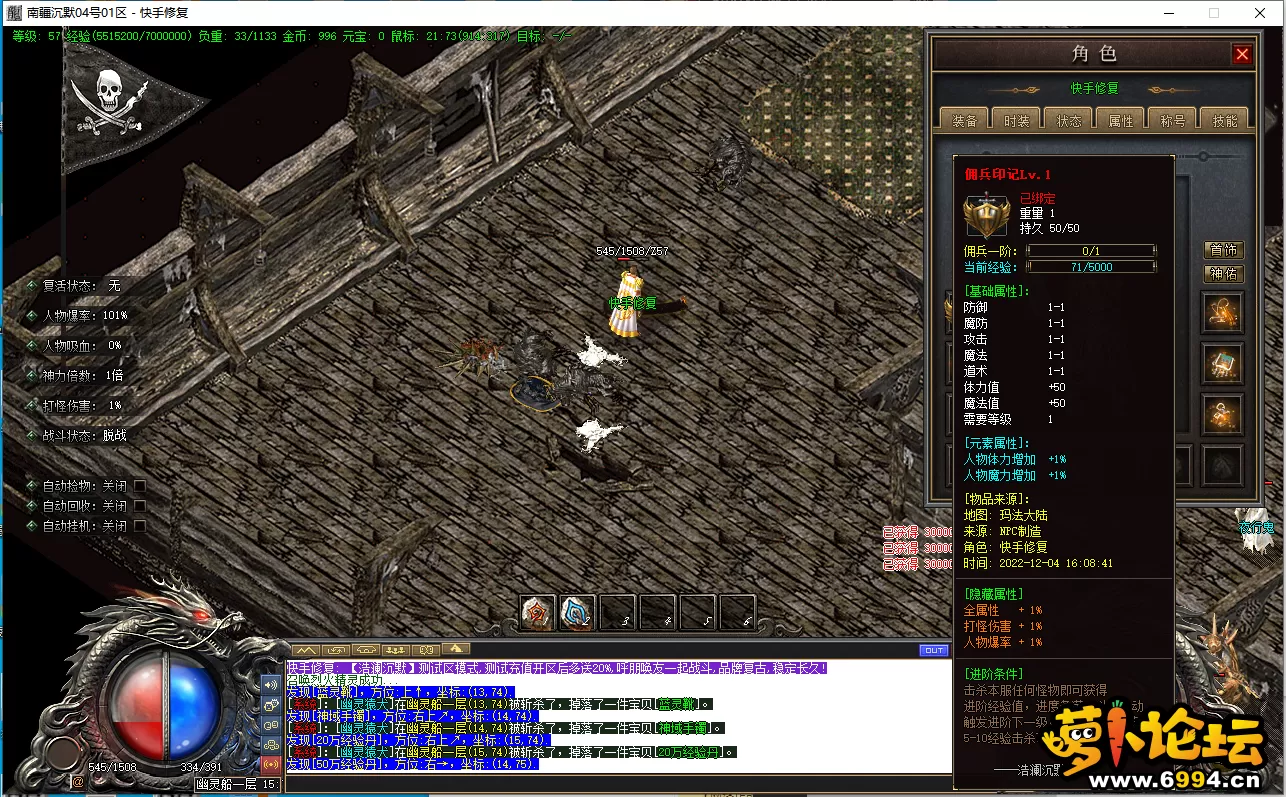Turn on the 自动挂机 auto-battle checkbox
Image resolution: width=1286 pixels, height=797 pixels.
pyautogui.click(x=140, y=526)
